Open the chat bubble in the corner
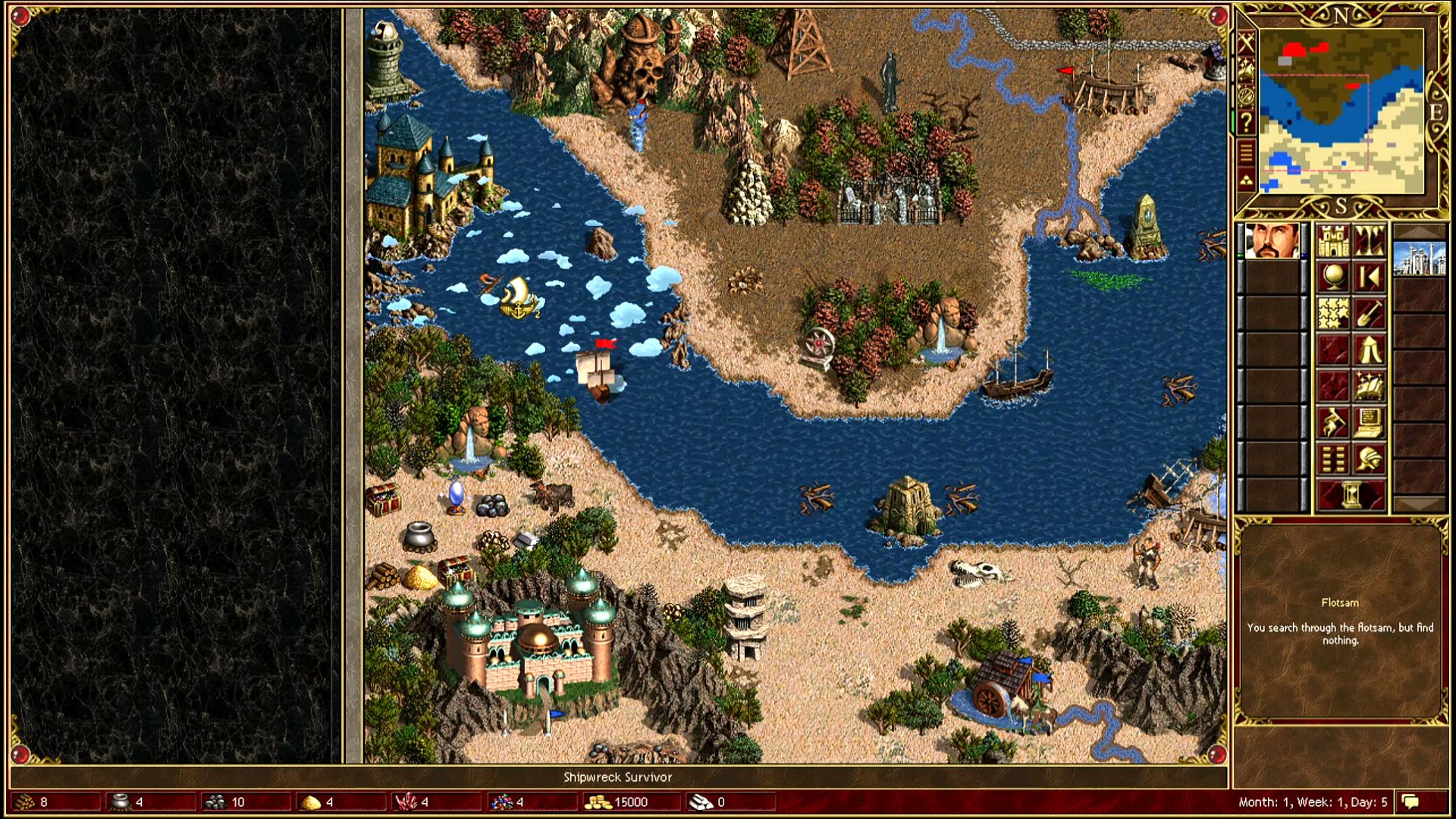Viewport: 1456px width, 819px height. tap(1410, 802)
